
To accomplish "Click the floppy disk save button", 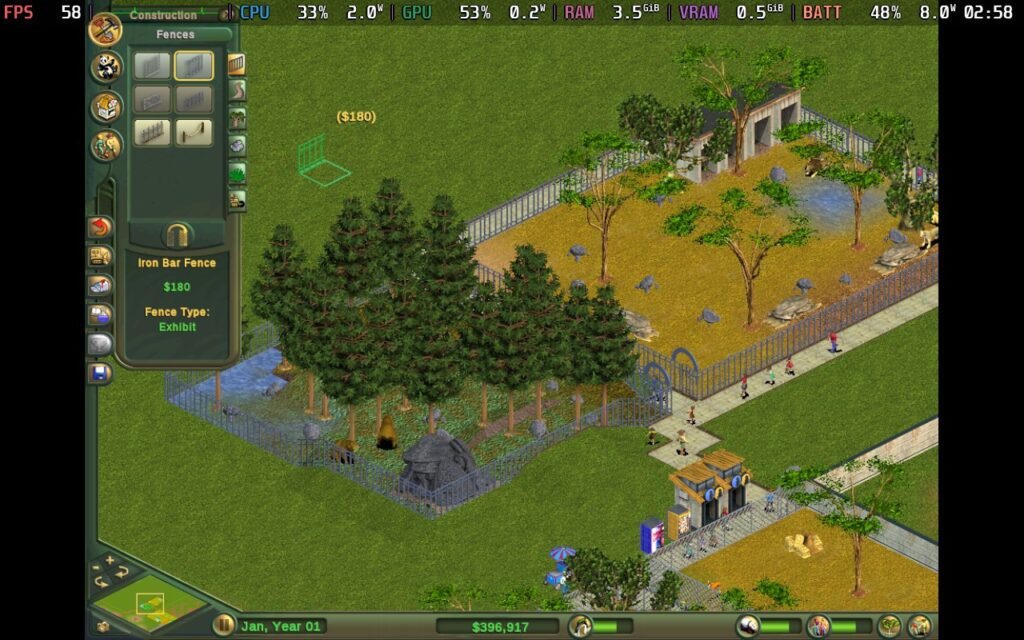I will pos(100,374).
